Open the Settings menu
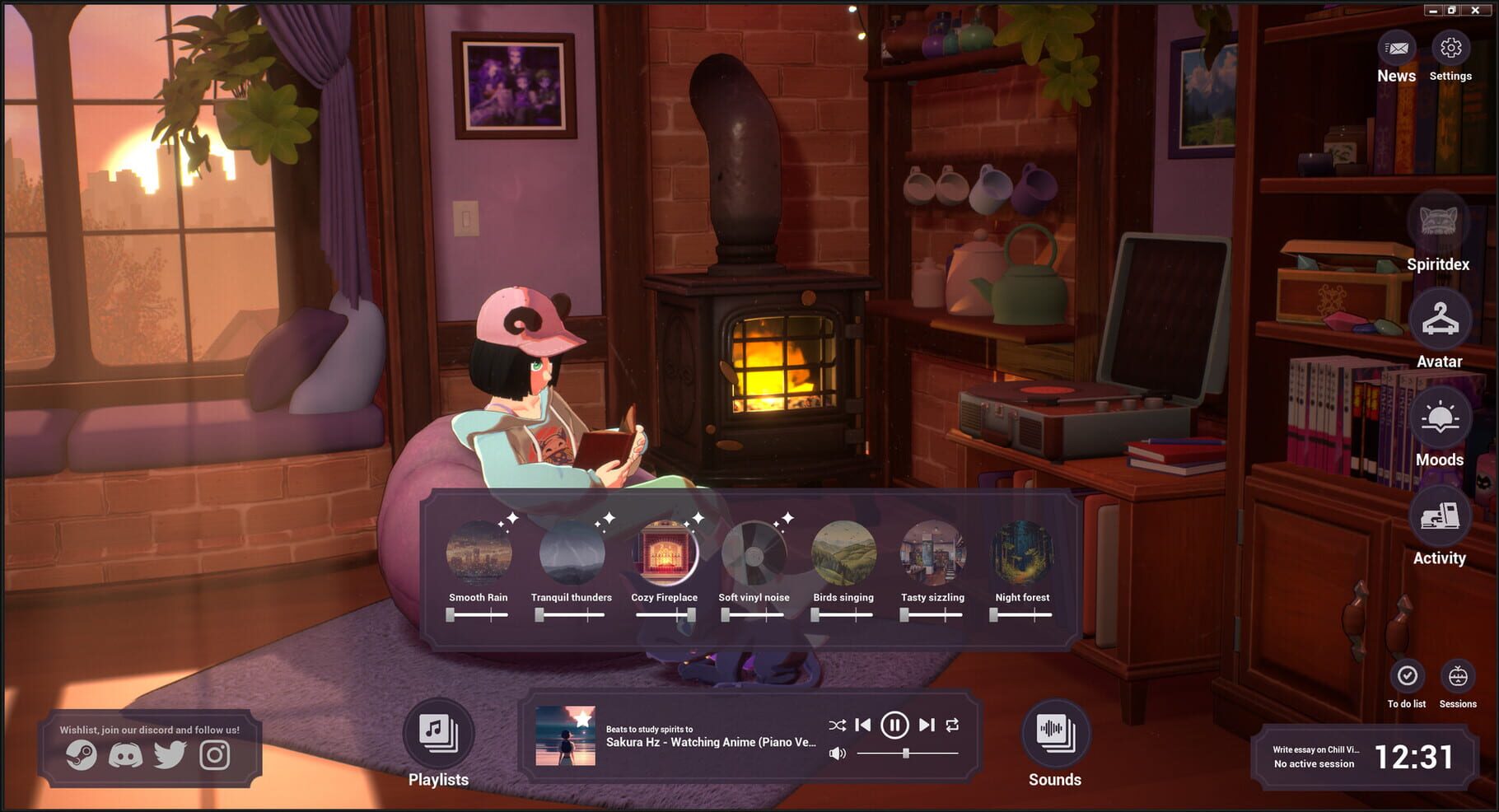Viewport: 1499px width, 812px height. tap(1450, 49)
